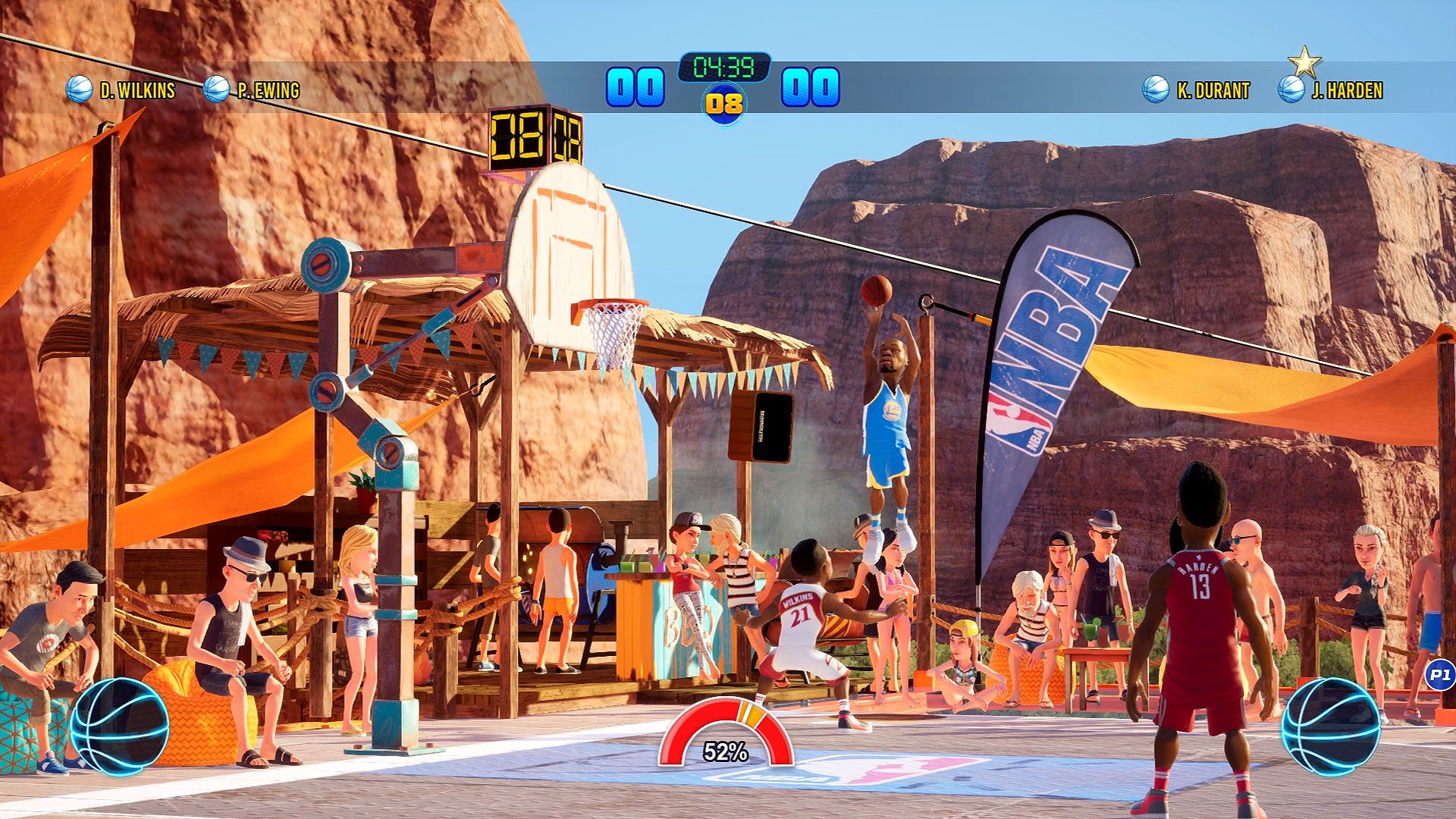
Task: Click the P. Ewing name label
Action: tap(270, 88)
